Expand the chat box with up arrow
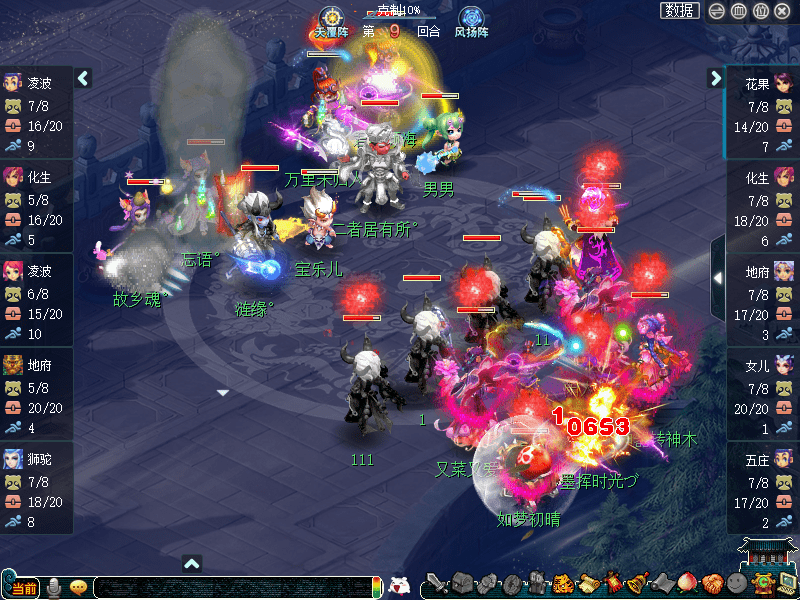800x600 pixels. [x=192, y=564]
